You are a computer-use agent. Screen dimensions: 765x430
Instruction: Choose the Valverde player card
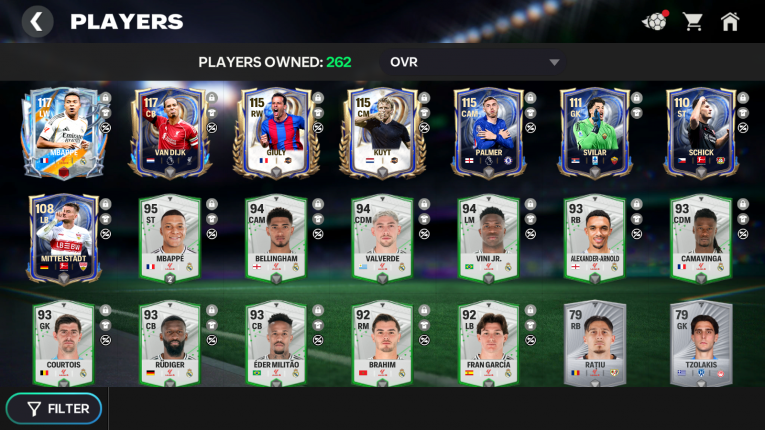(380, 239)
